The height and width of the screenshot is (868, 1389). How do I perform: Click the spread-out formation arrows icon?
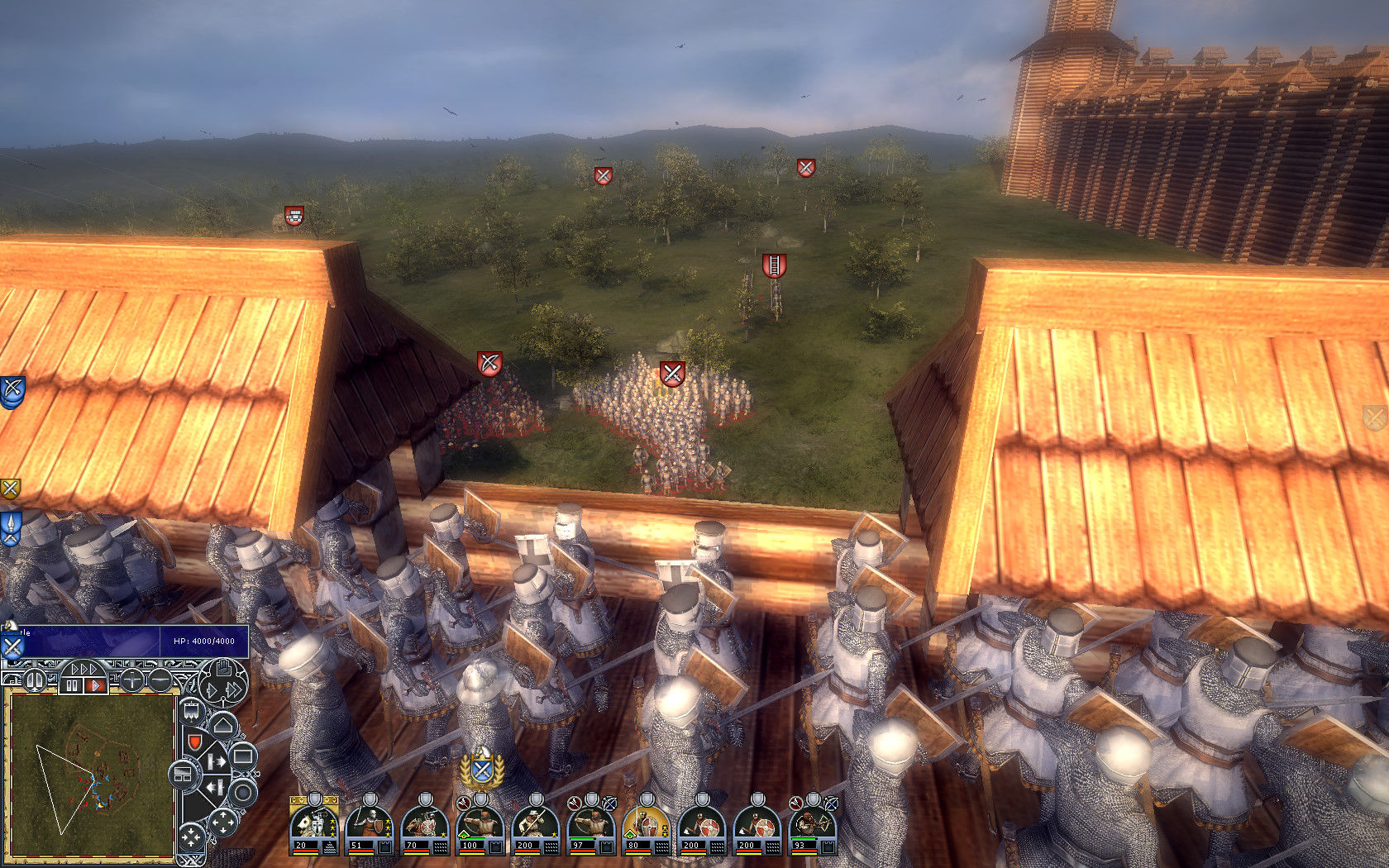[223, 822]
